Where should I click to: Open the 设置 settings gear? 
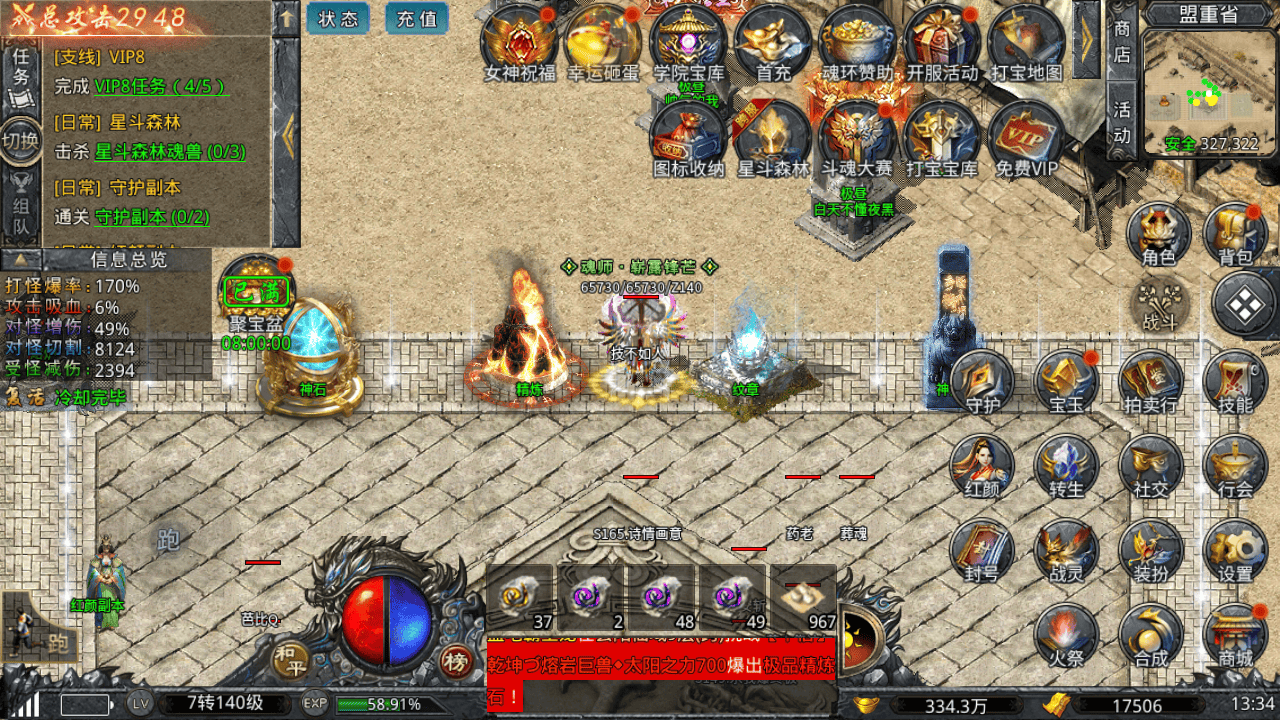pos(1235,552)
